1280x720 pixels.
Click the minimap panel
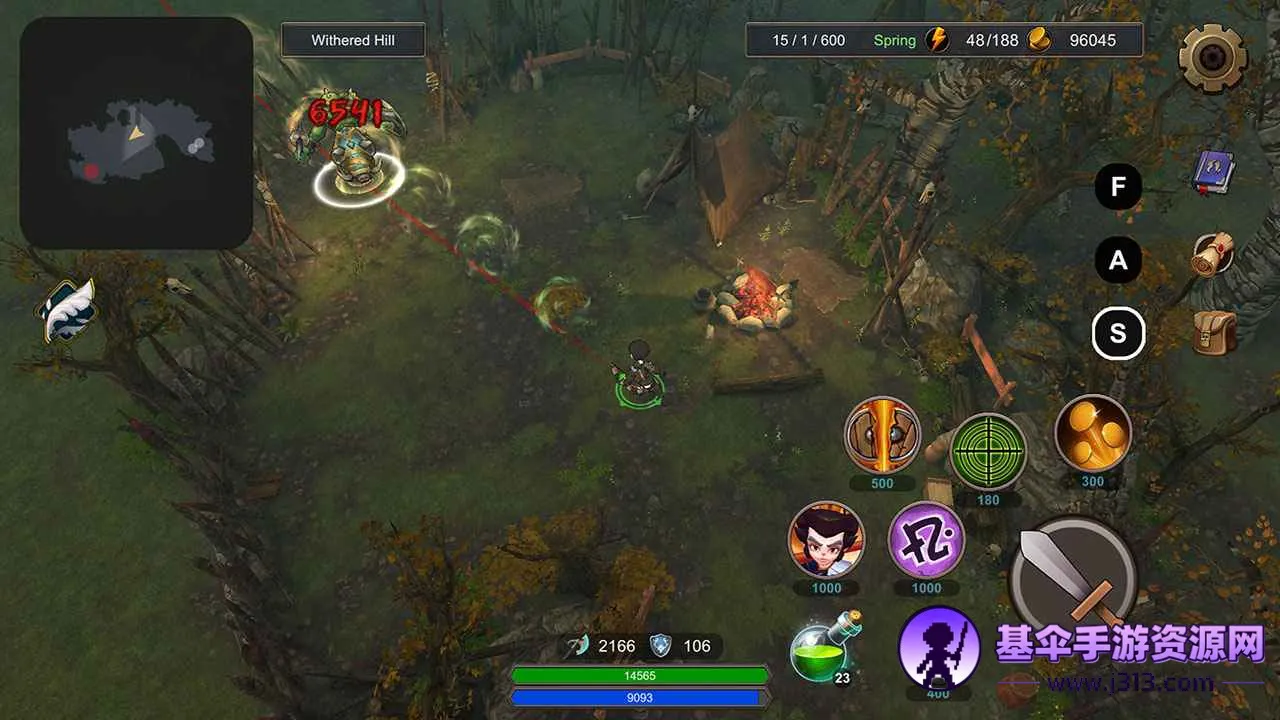pyautogui.click(x=136, y=133)
